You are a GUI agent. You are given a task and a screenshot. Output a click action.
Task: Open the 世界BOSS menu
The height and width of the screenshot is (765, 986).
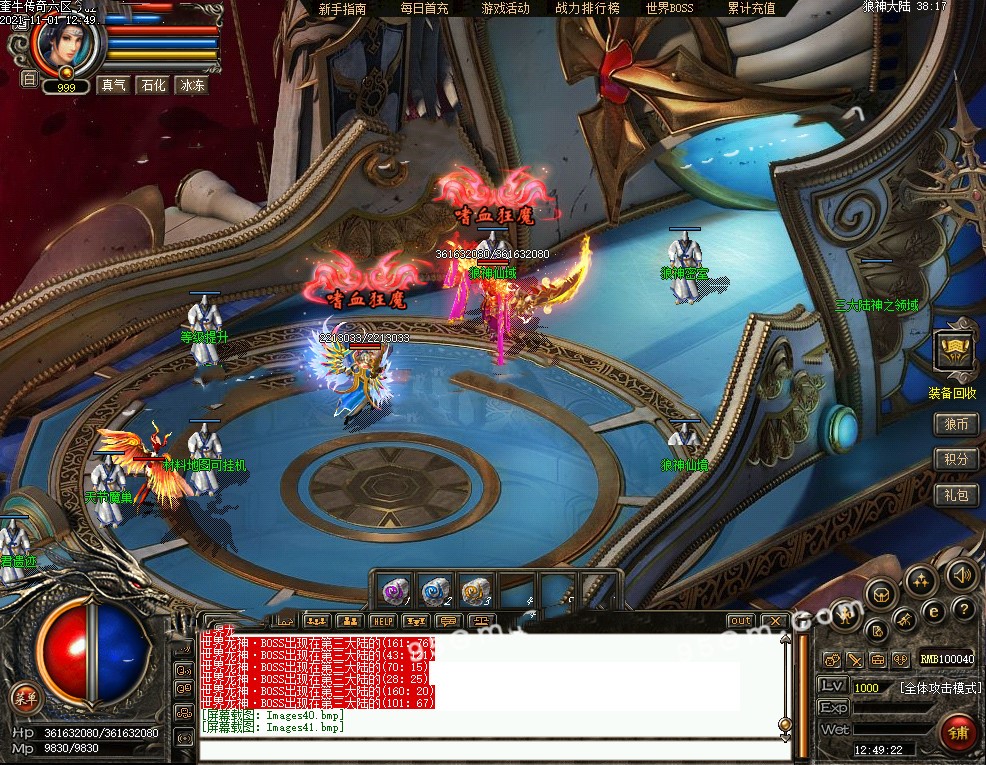click(669, 9)
